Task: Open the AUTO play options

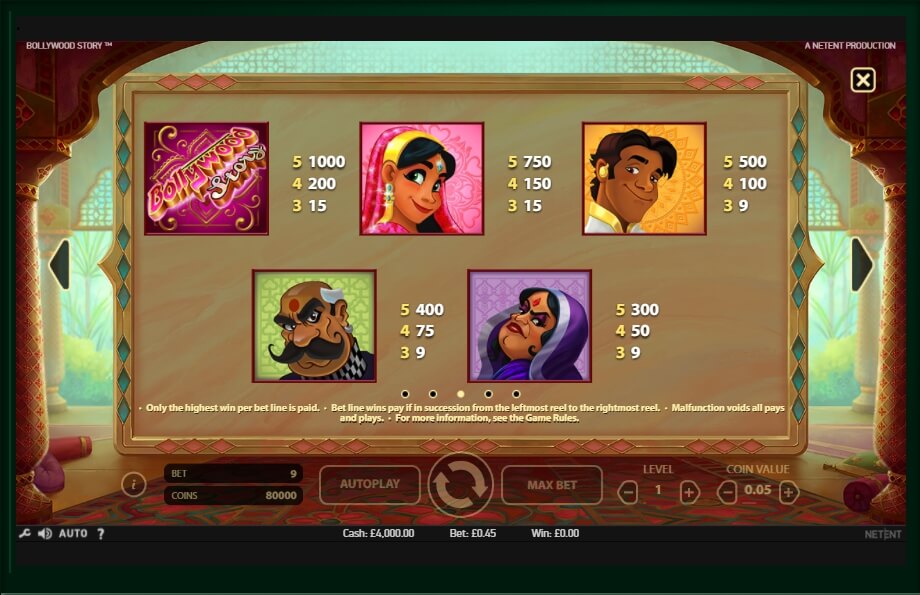Action: [73, 534]
